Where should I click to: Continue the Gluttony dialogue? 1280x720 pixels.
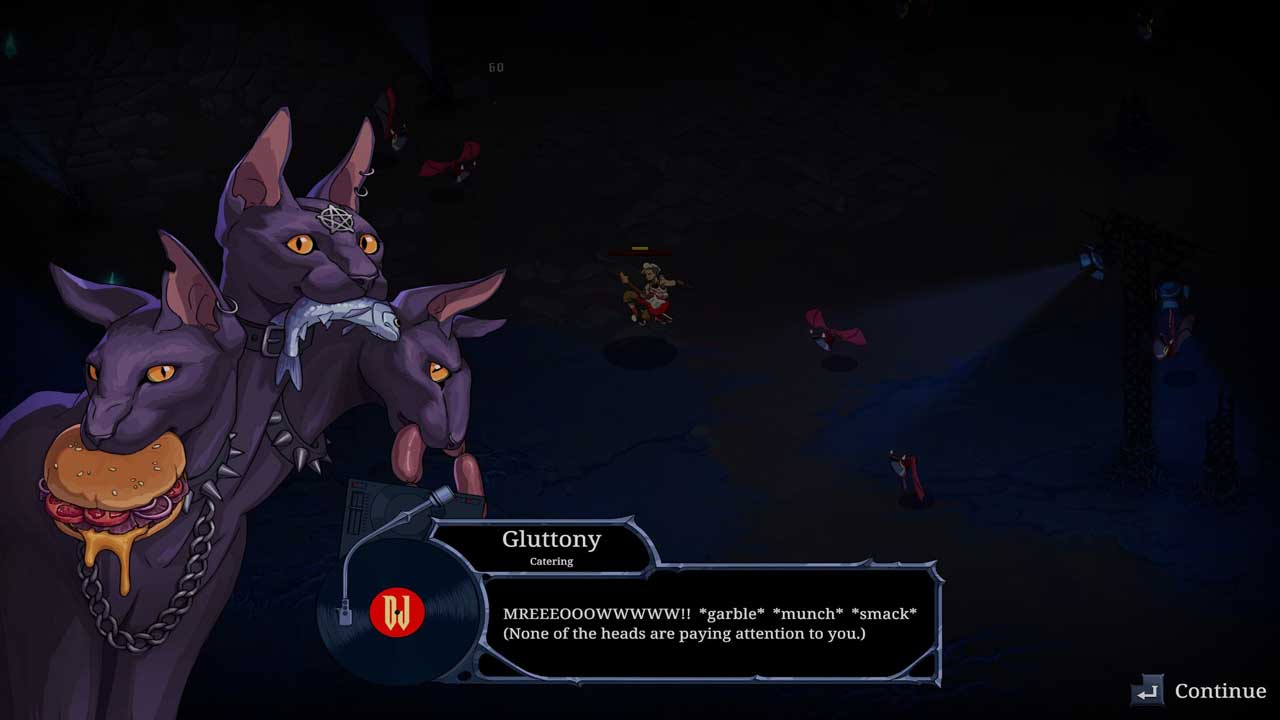click(x=1200, y=691)
